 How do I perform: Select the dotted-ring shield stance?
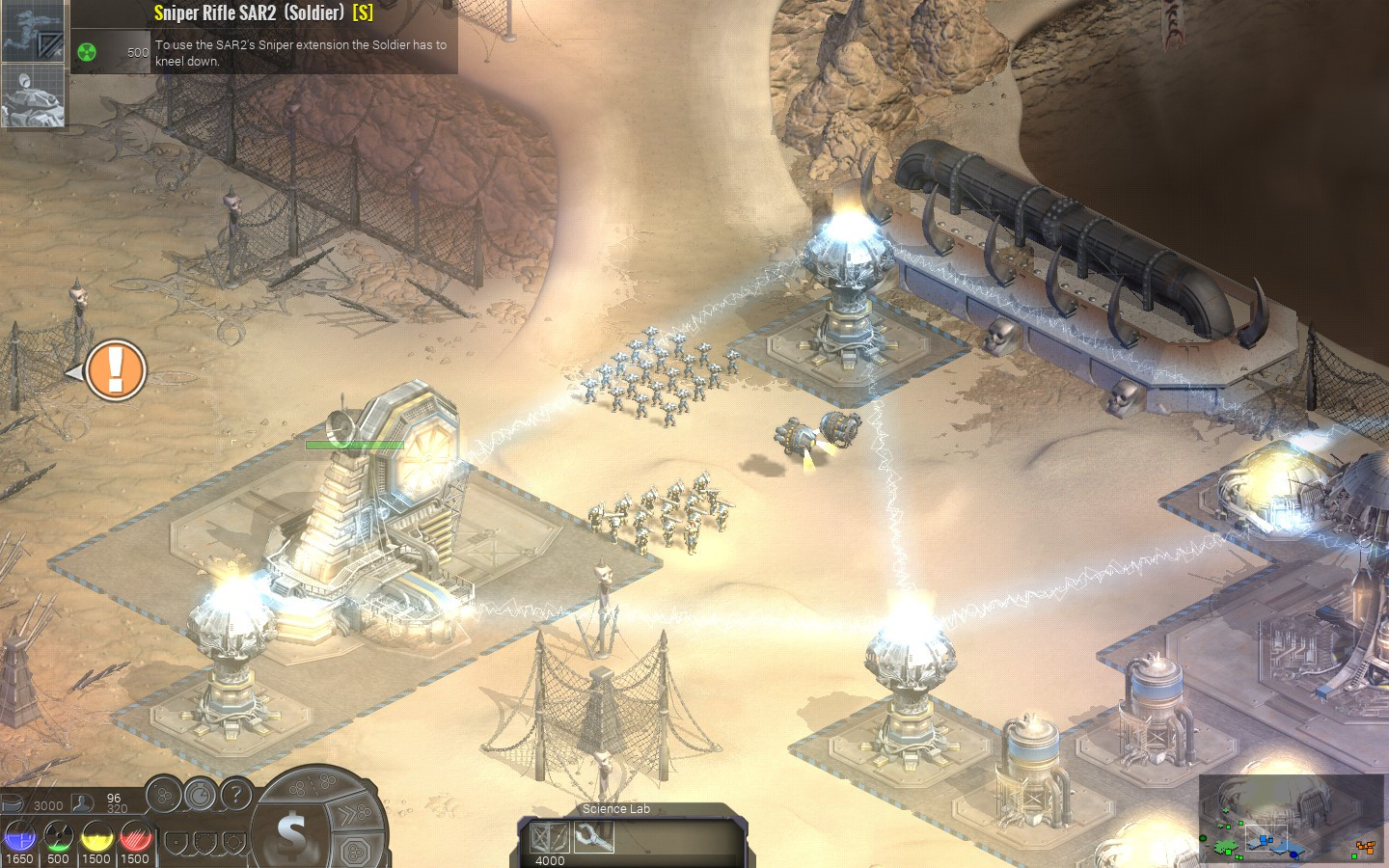204,844
